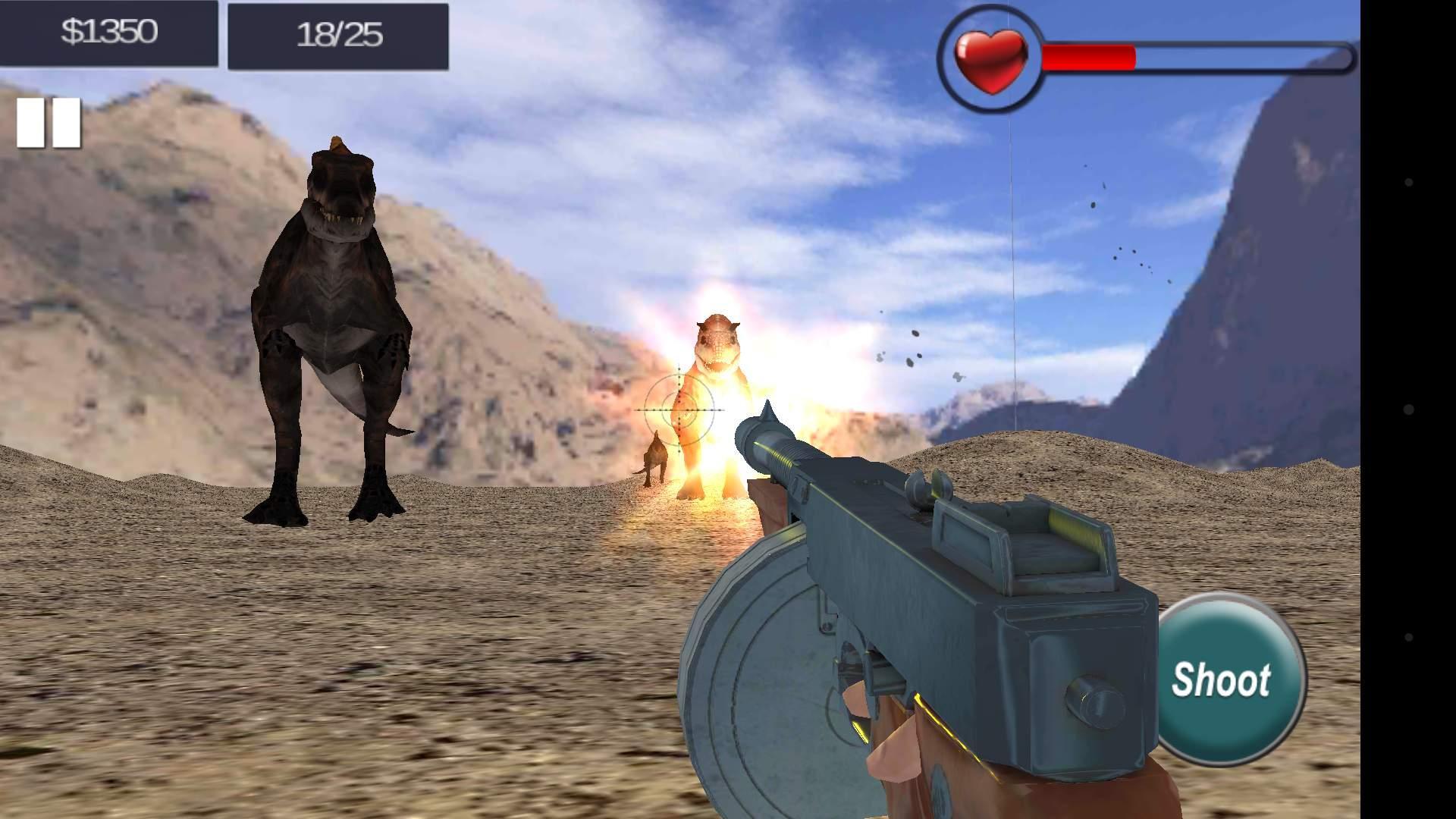Viewport: 1456px width, 819px height.
Task: Select the money counter showing $1350
Action: (x=108, y=32)
